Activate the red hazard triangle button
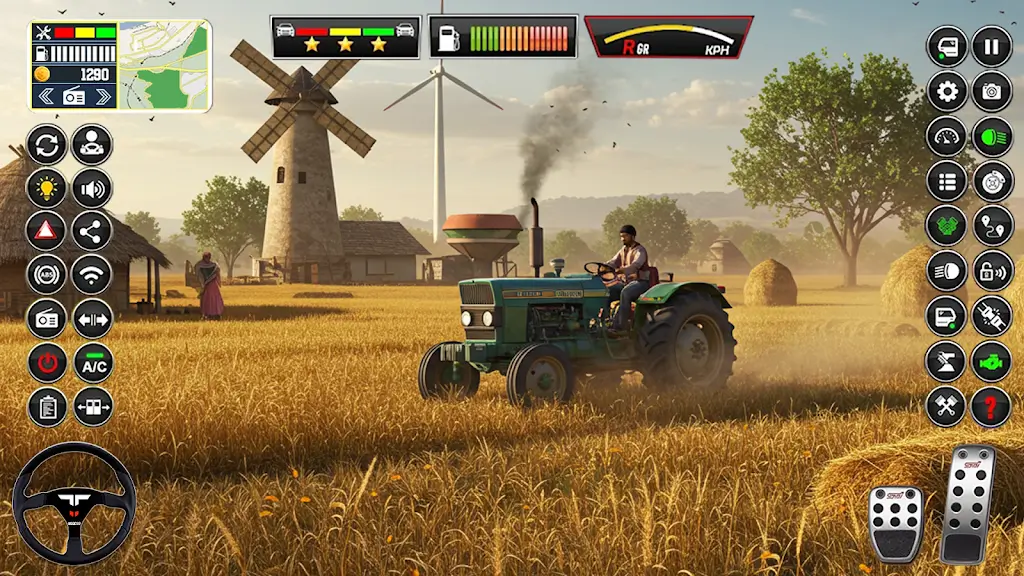 point(46,231)
